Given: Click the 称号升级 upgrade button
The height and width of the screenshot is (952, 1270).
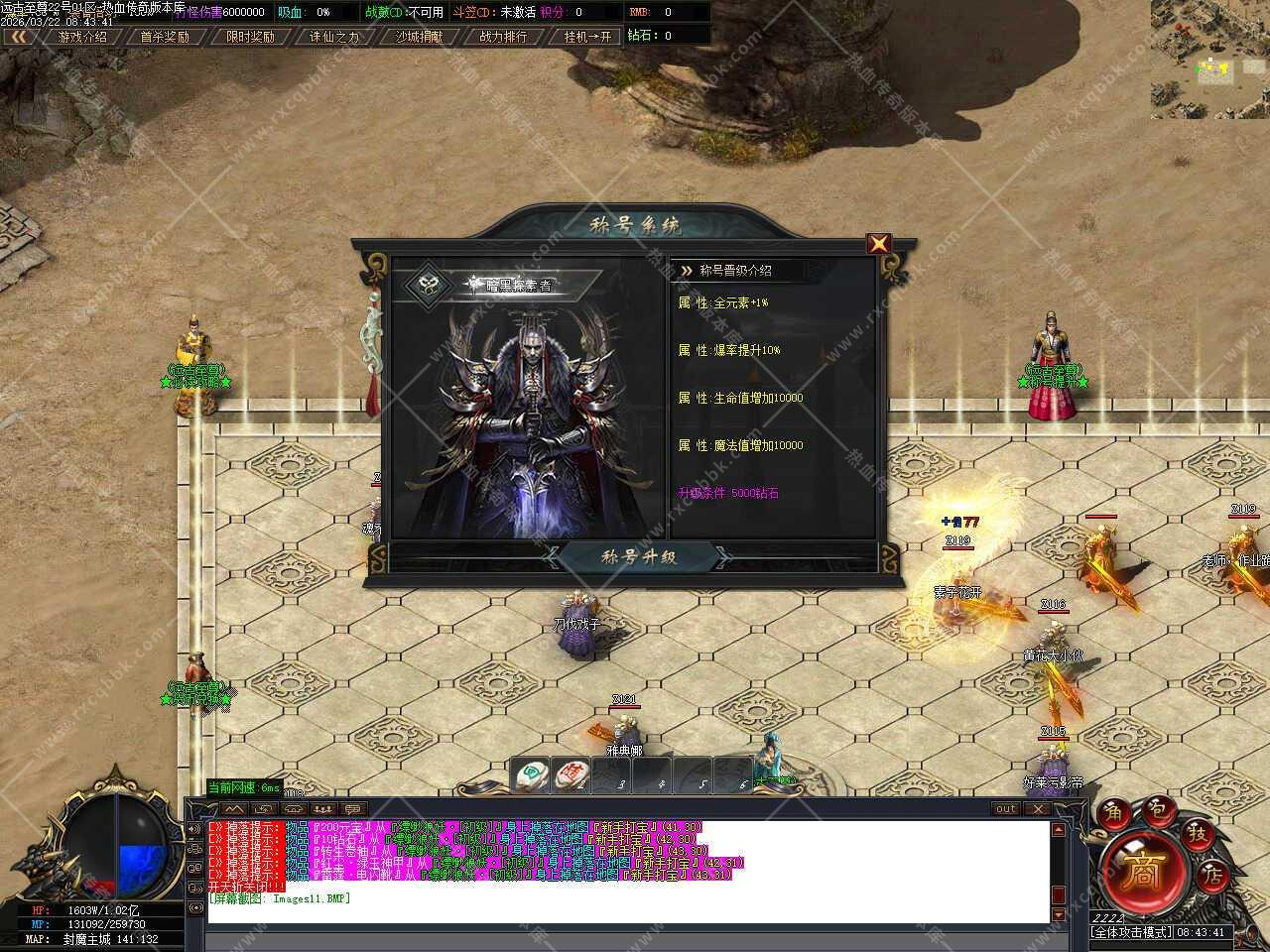Looking at the screenshot, I should click(639, 557).
